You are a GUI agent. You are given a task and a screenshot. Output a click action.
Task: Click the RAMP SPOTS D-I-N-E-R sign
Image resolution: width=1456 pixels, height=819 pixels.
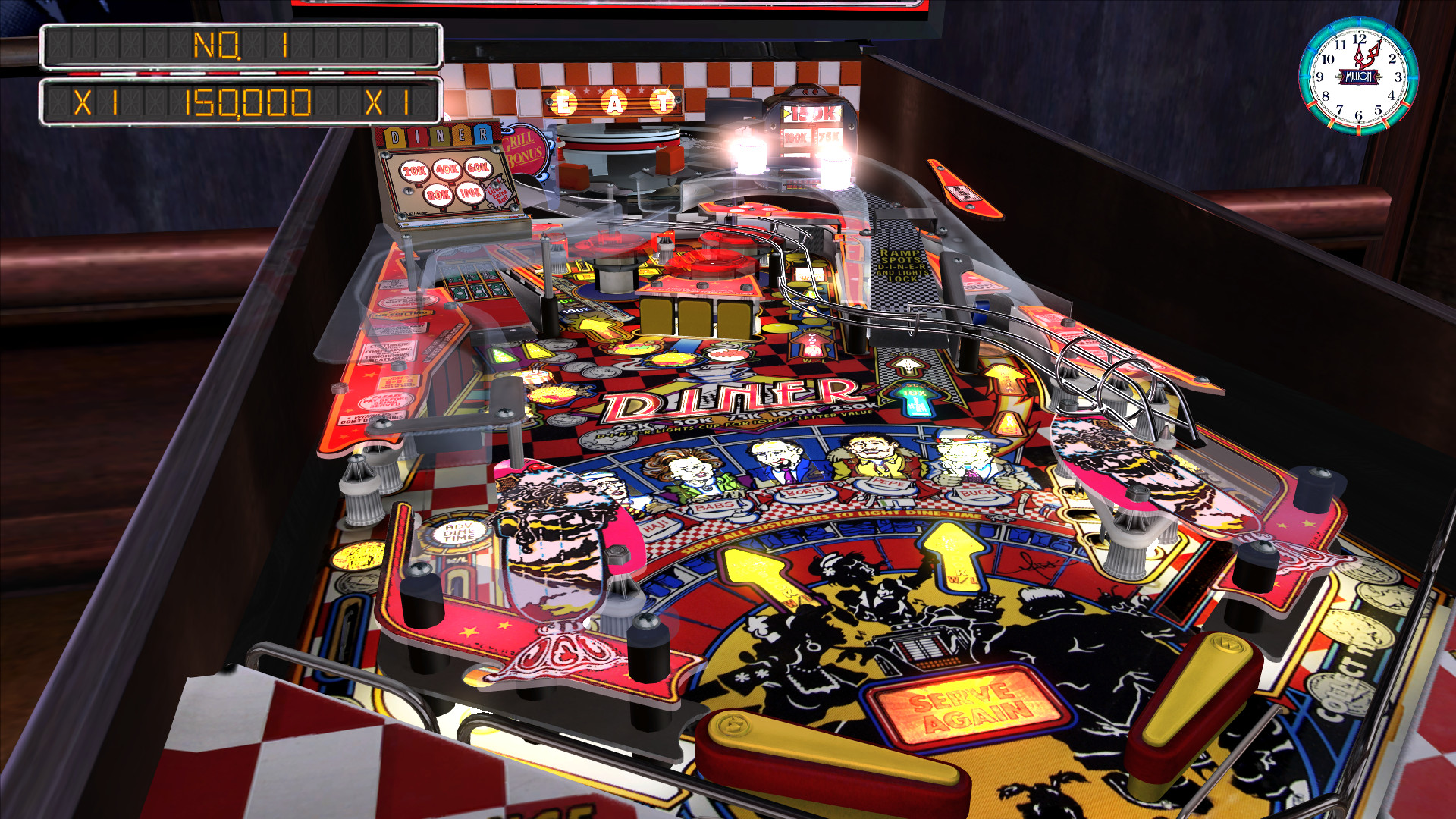(x=899, y=265)
